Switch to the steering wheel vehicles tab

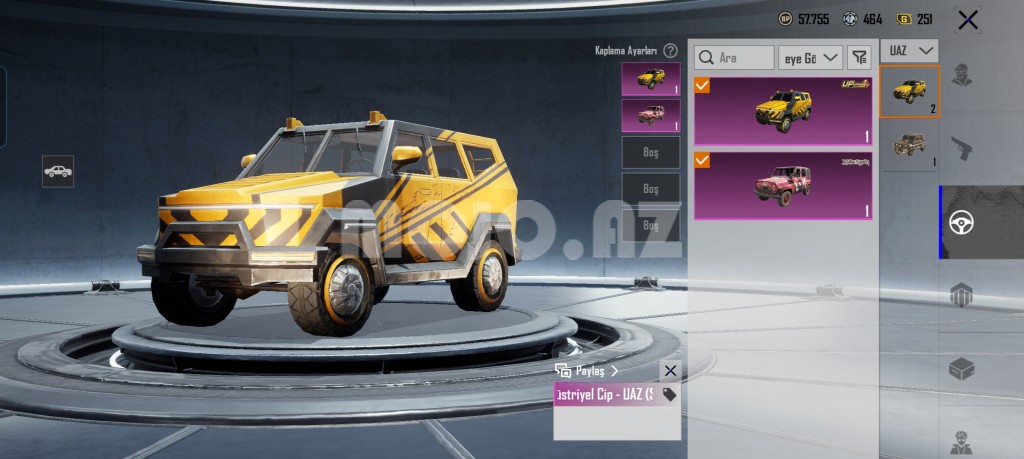962,222
